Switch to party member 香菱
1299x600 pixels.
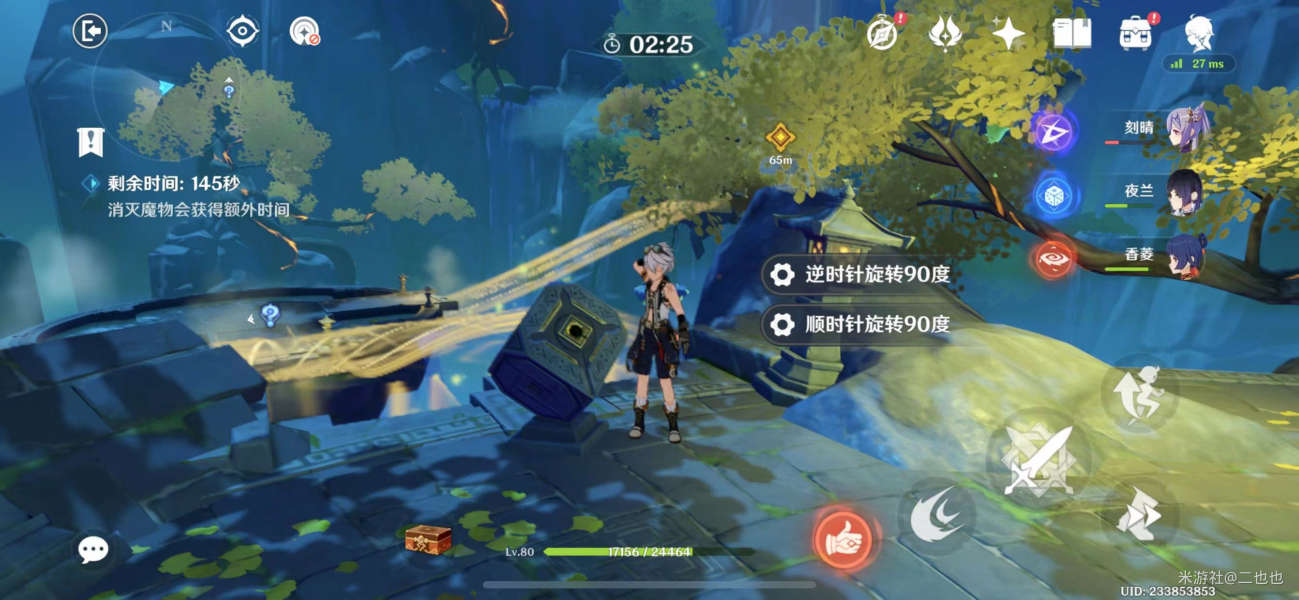1187,256
